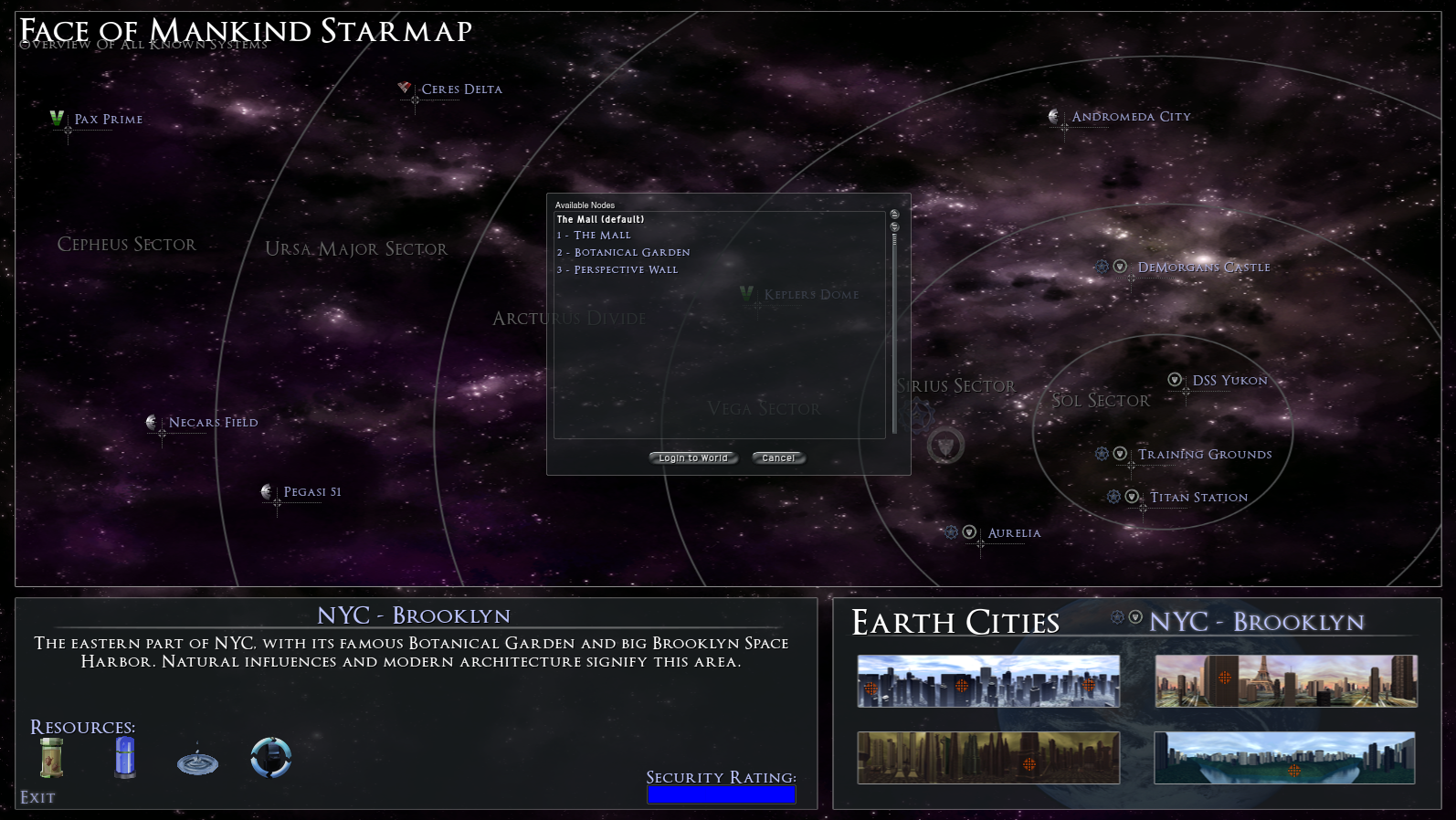The height and width of the screenshot is (820, 1456).
Task: Exit the starmap screen
Action: pyautogui.click(x=37, y=797)
